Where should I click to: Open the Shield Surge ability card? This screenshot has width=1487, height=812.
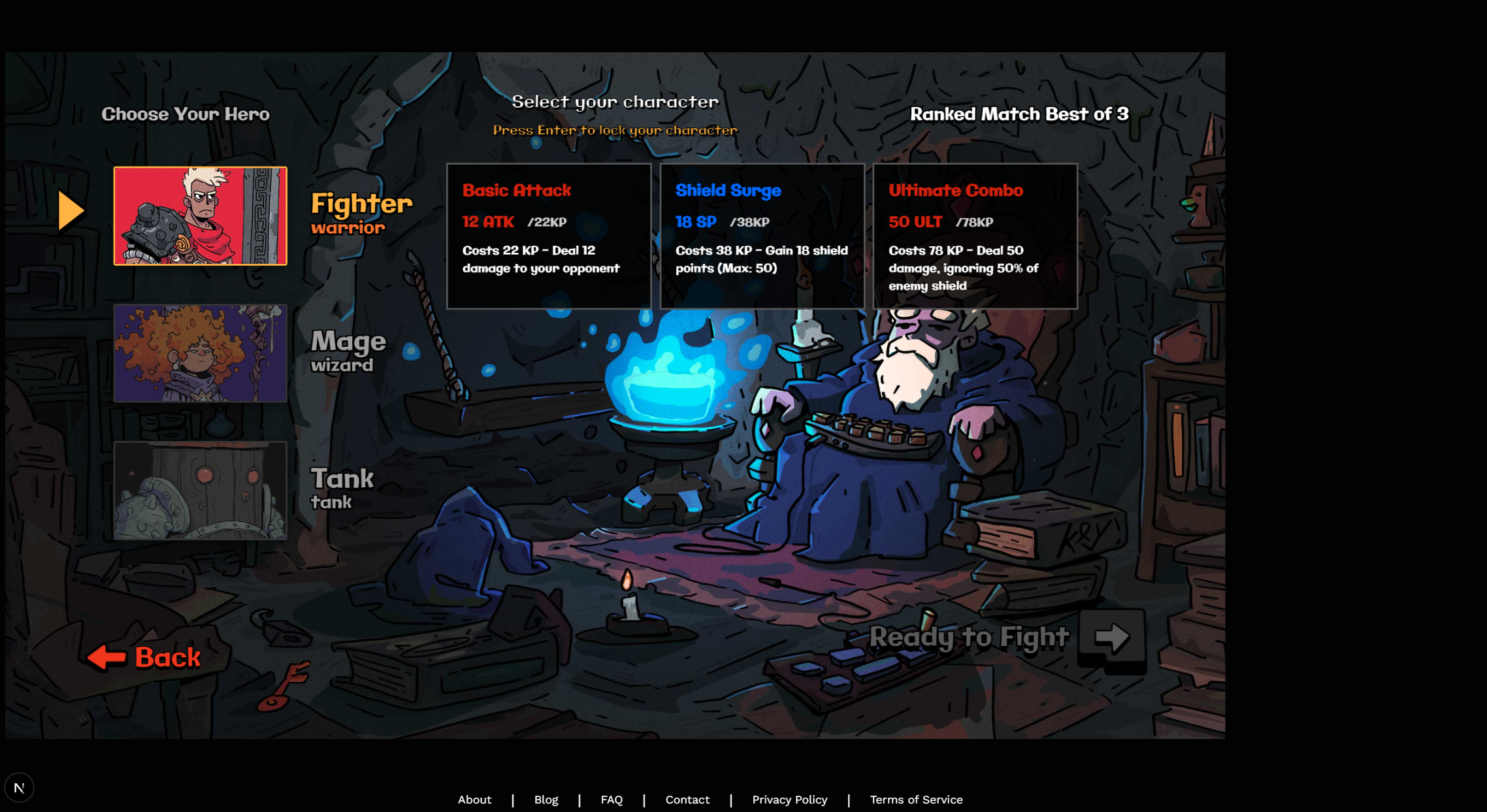(x=762, y=236)
